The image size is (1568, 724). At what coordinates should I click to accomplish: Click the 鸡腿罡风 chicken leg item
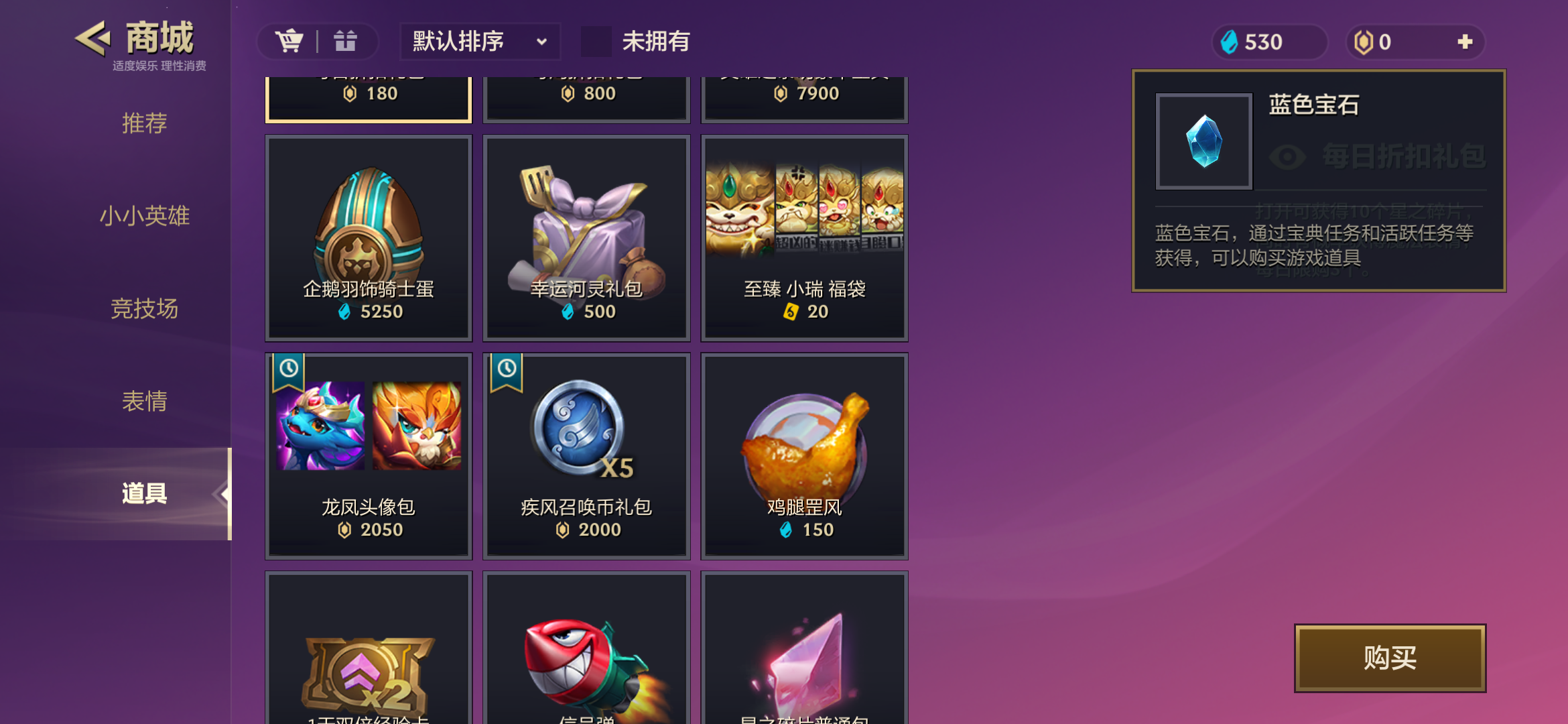point(804,456)
